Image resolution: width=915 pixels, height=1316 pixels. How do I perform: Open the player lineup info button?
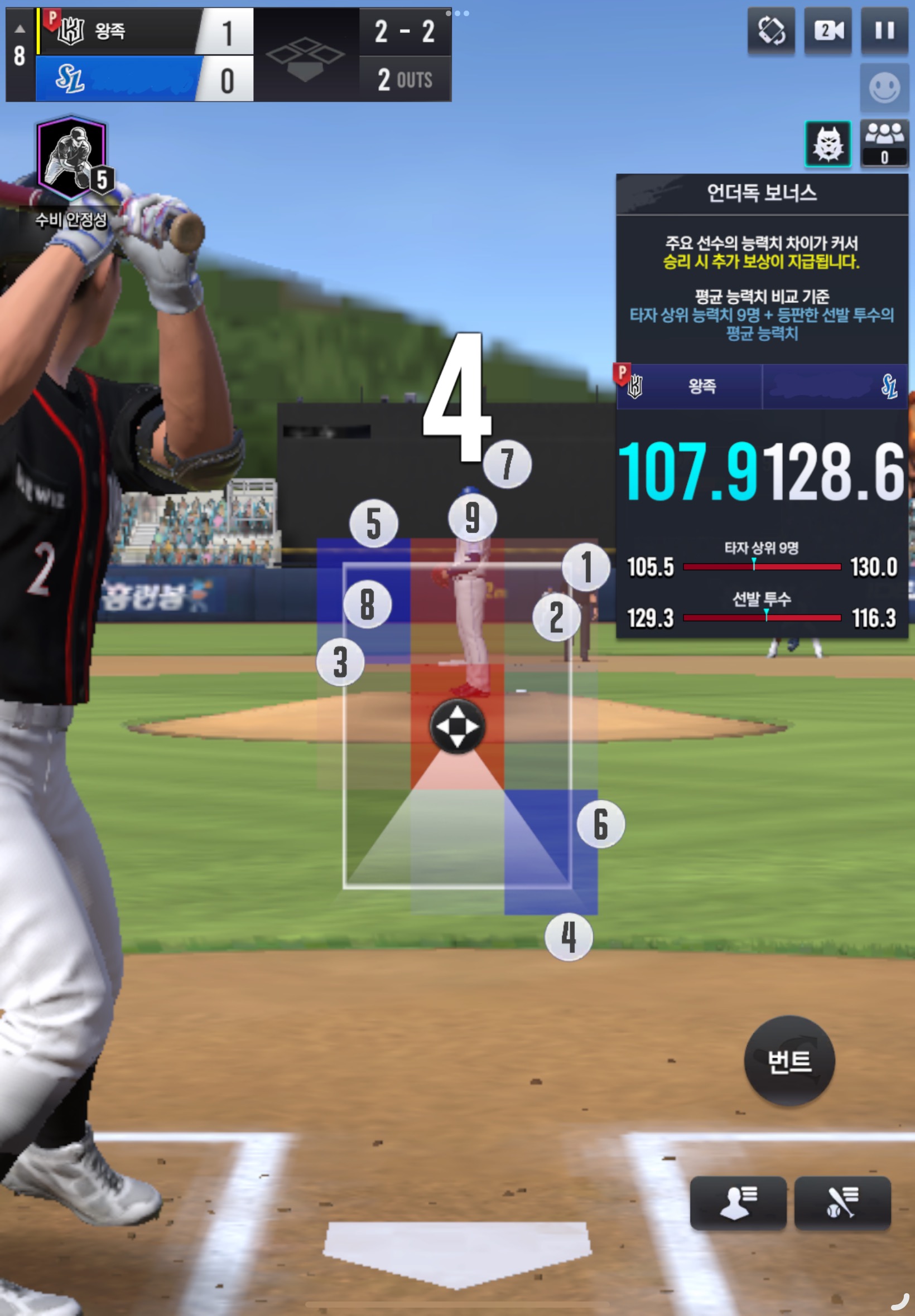pyautogui.click(x=737, y=1203)
